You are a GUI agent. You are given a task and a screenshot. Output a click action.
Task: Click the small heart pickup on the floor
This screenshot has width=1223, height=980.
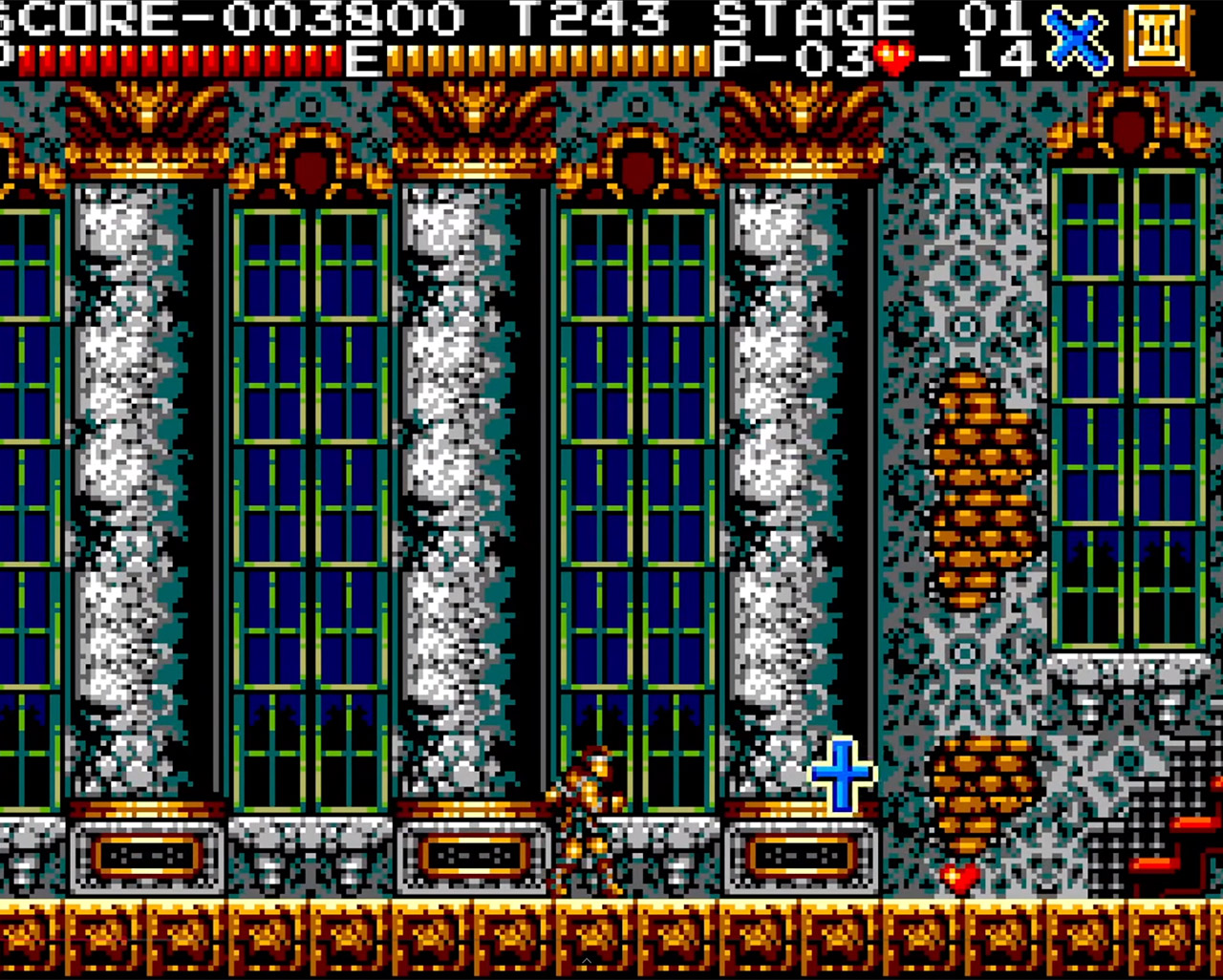958,877
